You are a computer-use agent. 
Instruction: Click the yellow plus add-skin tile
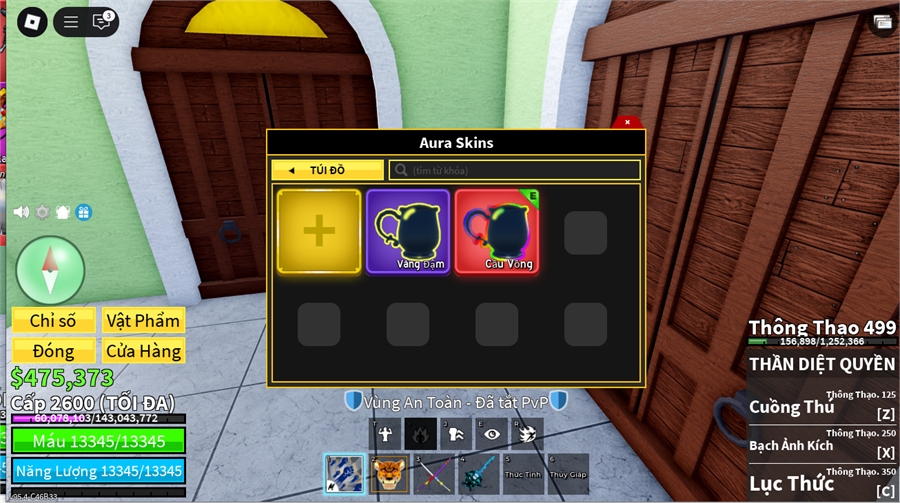click(319, 231)
